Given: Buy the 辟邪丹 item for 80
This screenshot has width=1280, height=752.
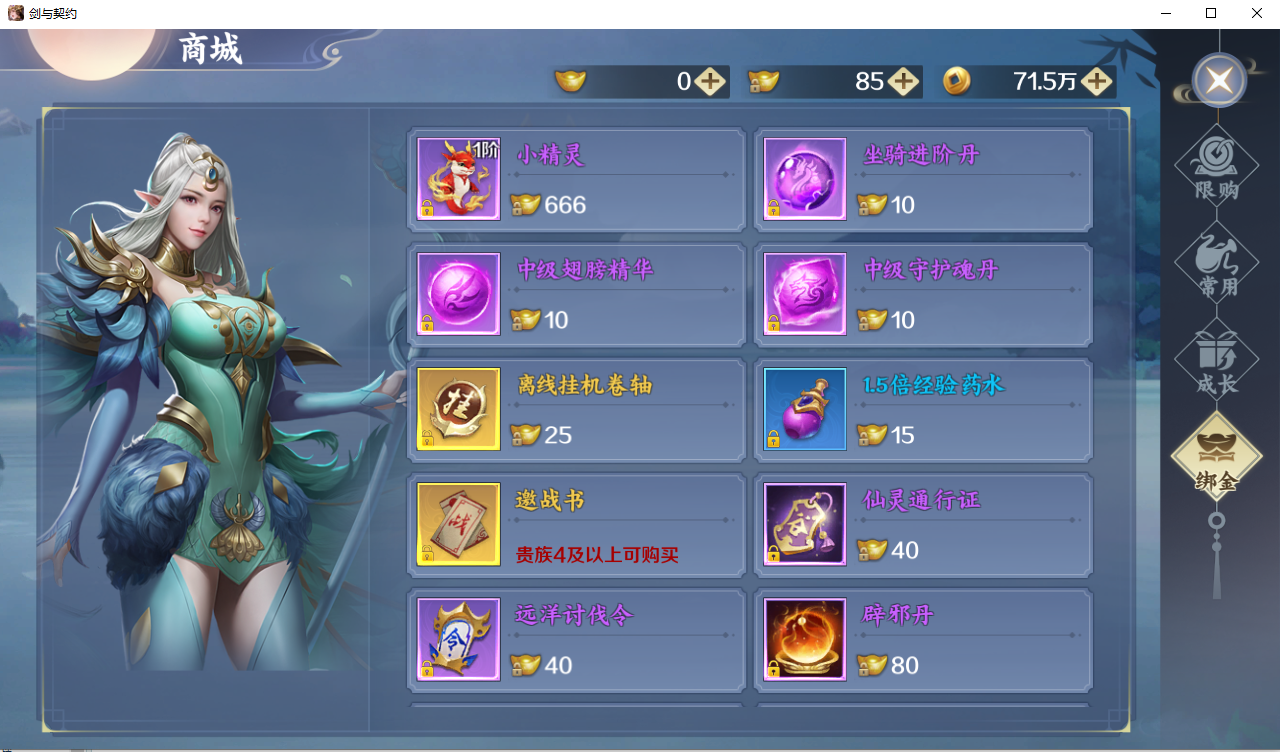Looking at the screenshot, I should tap(922, 640).
